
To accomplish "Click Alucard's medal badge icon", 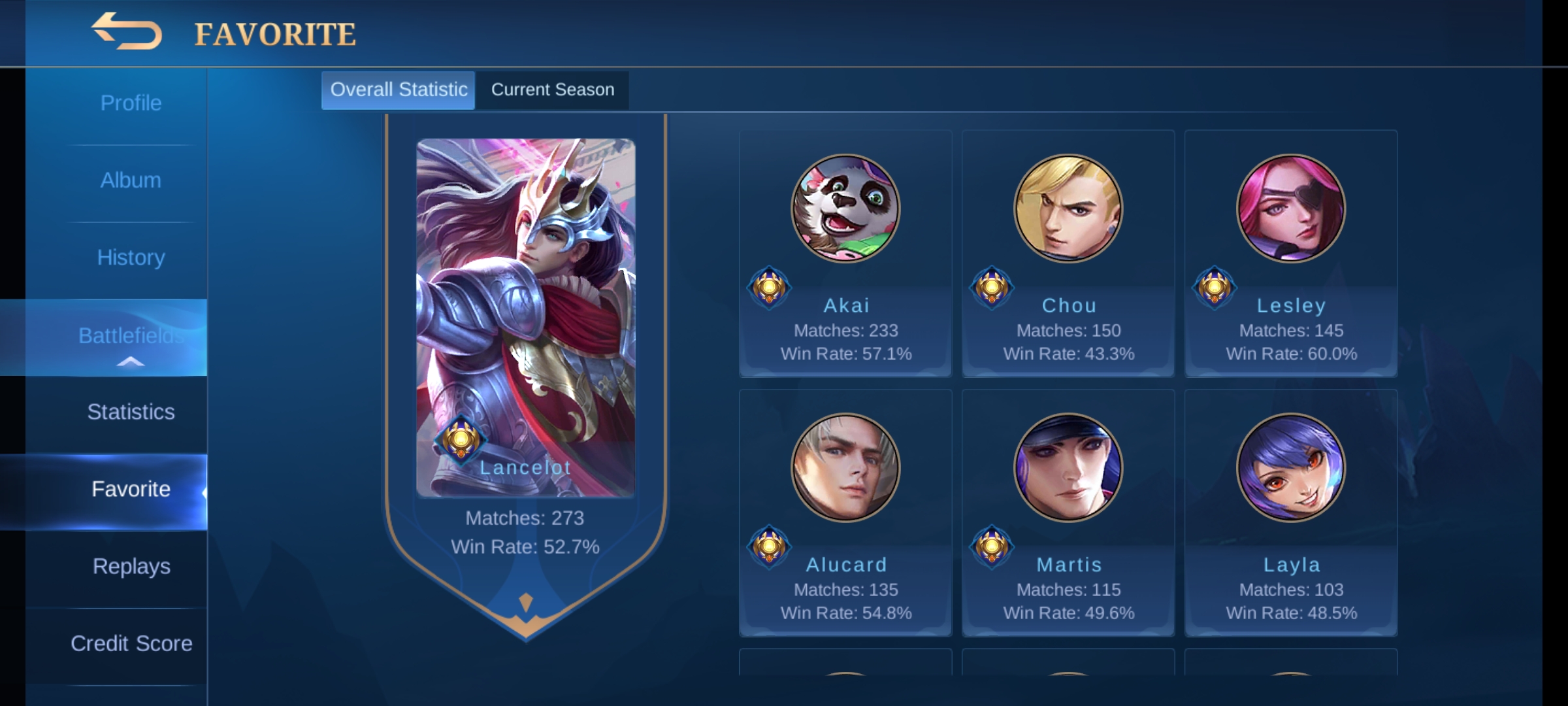I will (x=770, y=546).
